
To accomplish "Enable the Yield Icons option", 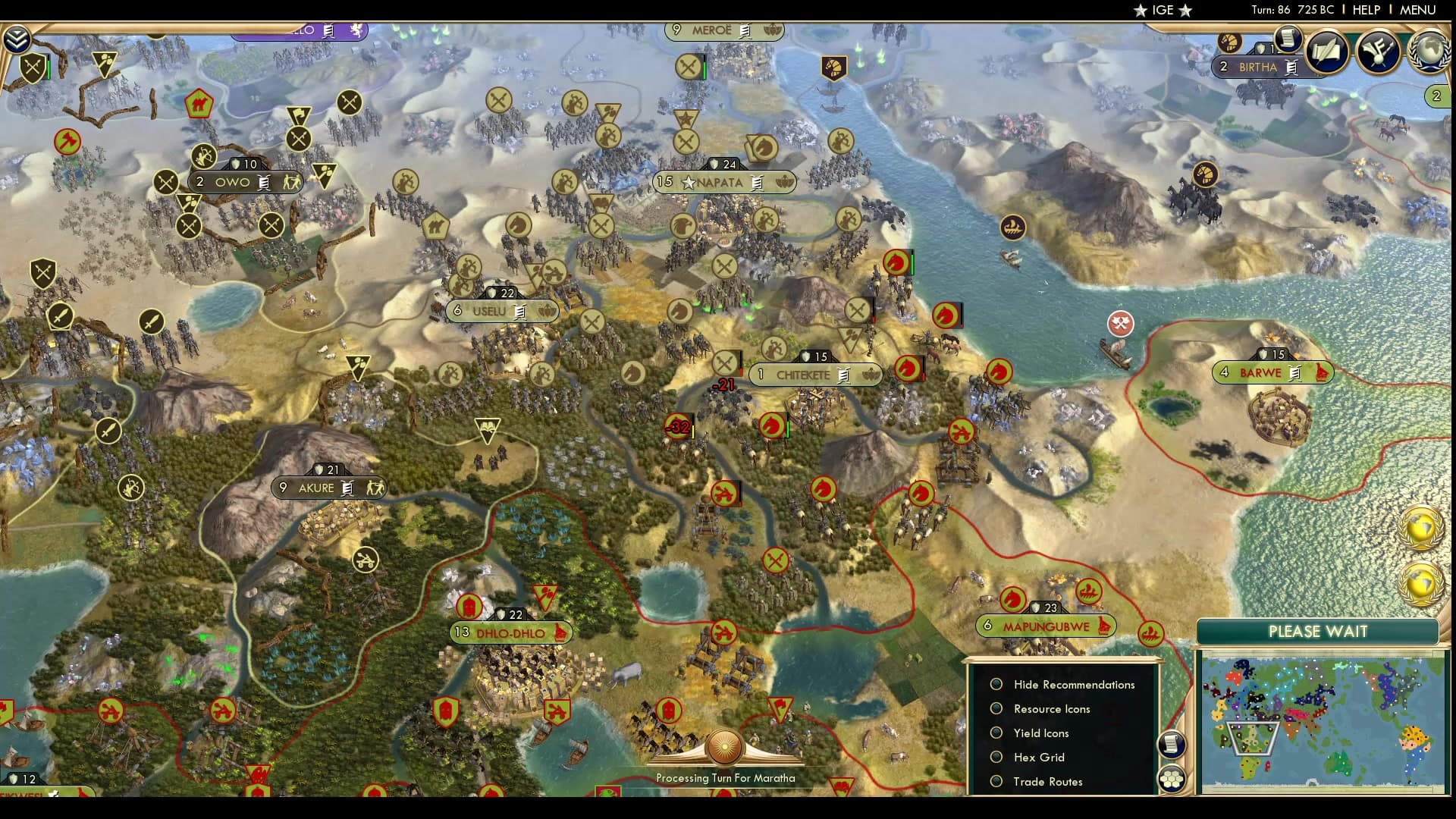I will click(996, 733).
